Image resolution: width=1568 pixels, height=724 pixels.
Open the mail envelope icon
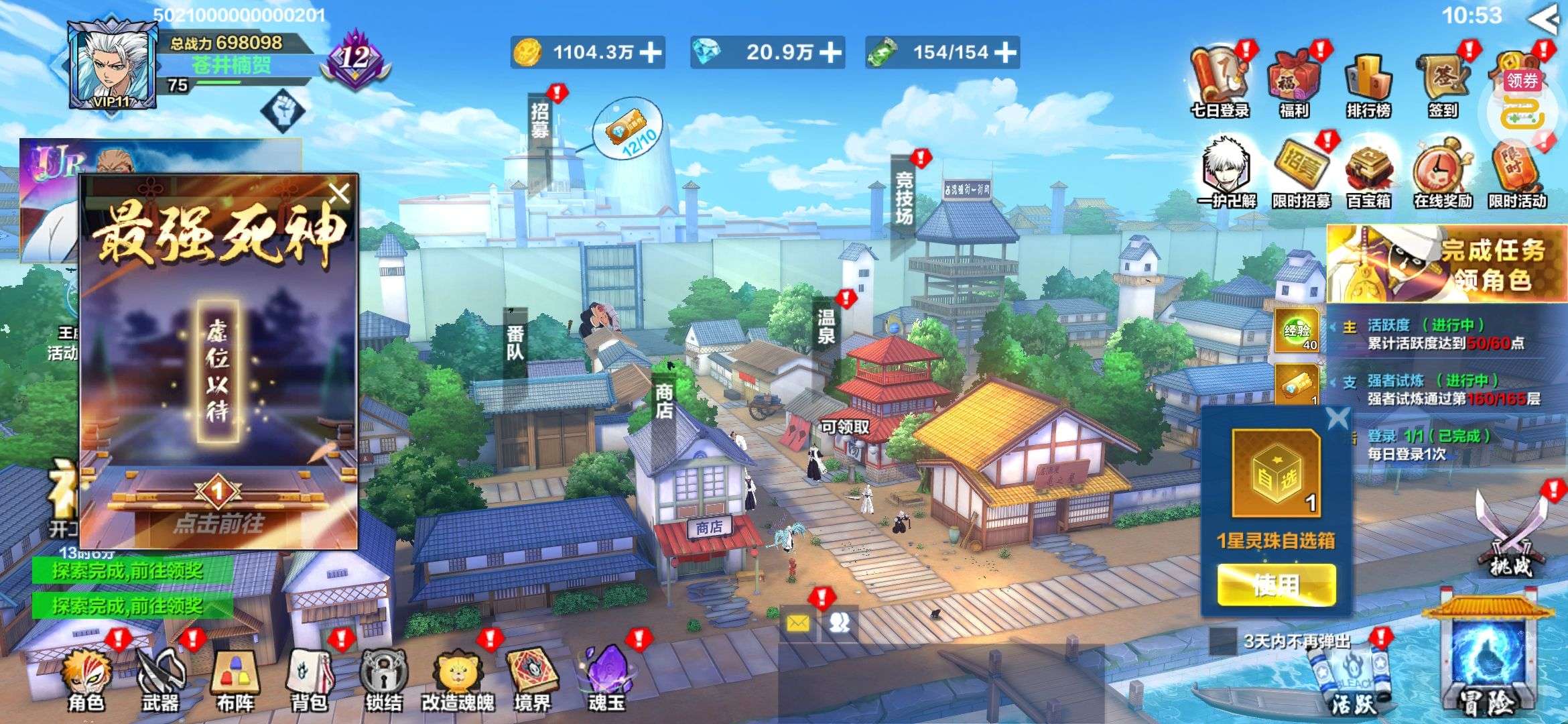click(x=797, y=624)
